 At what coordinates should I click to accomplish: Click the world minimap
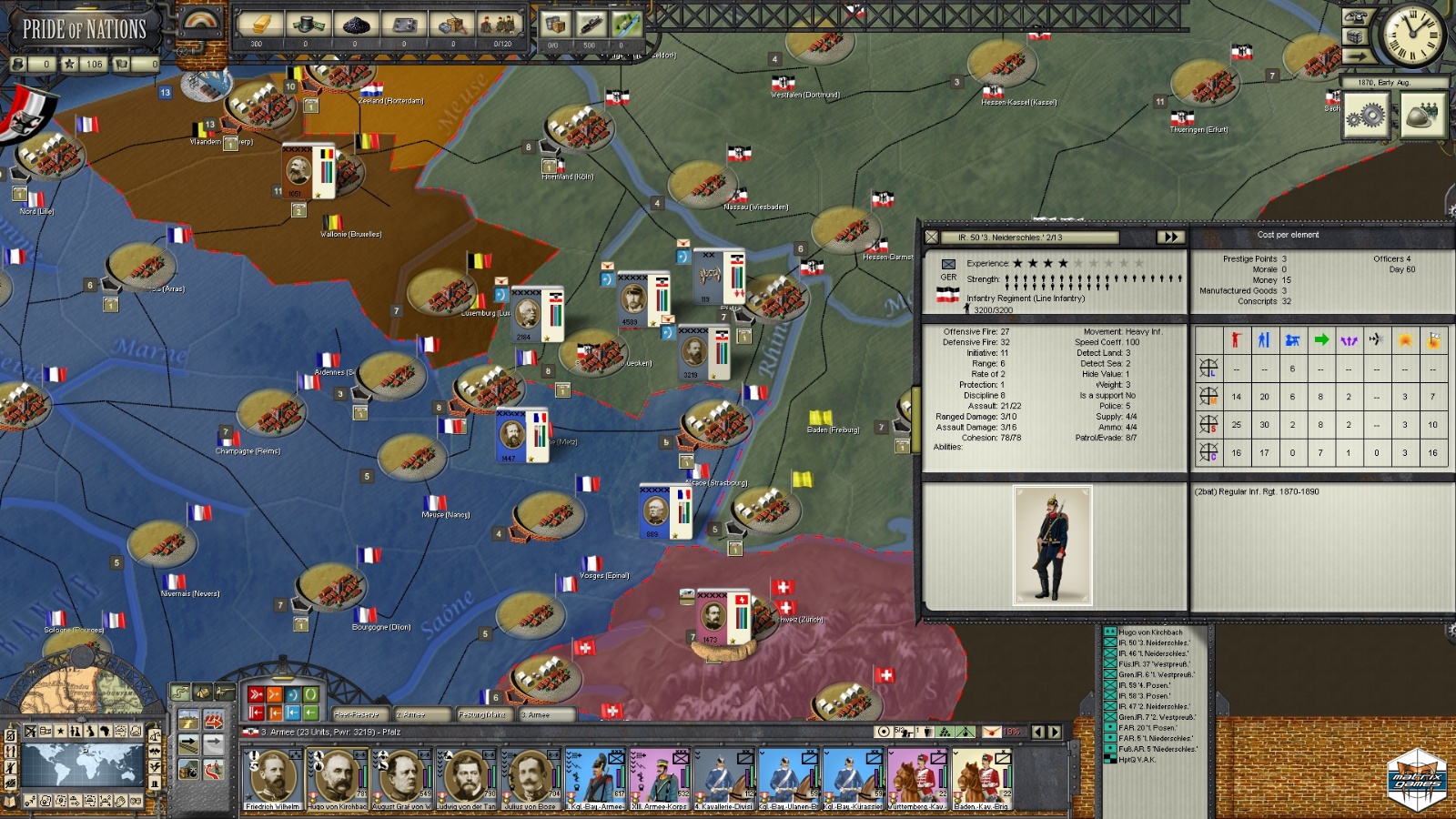coord(82,765)
